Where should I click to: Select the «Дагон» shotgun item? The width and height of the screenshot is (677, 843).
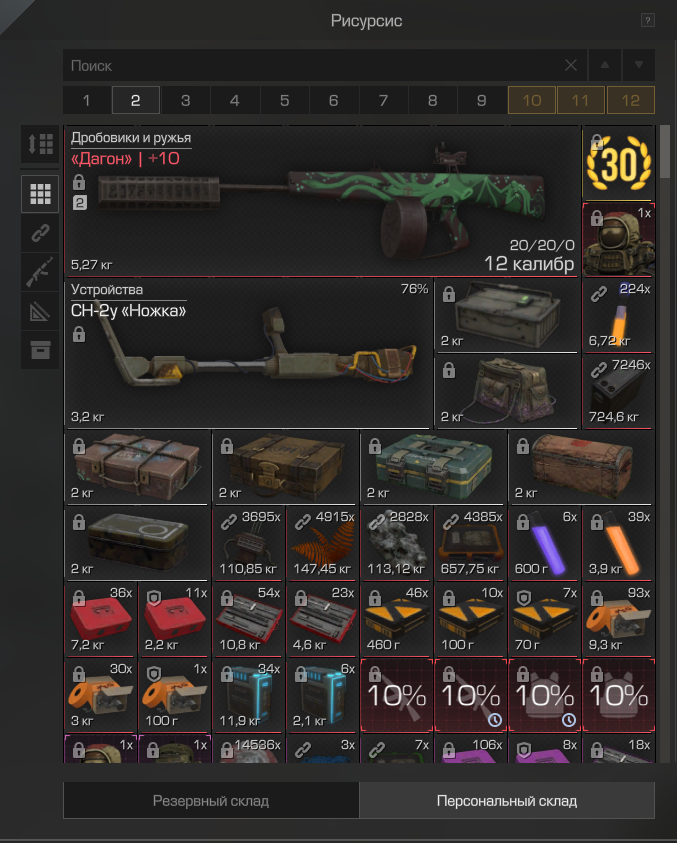point(322,200)
